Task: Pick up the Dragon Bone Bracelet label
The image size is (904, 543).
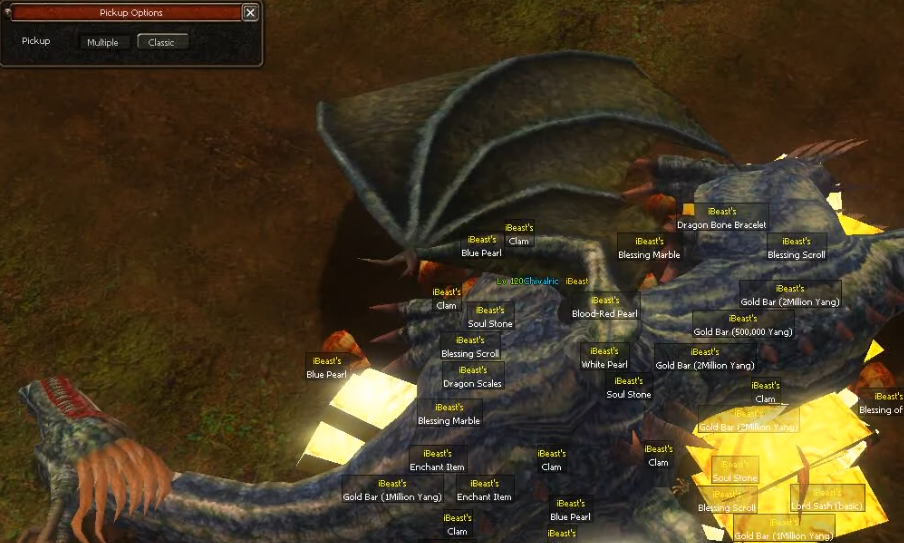Action: coord(721,225)
